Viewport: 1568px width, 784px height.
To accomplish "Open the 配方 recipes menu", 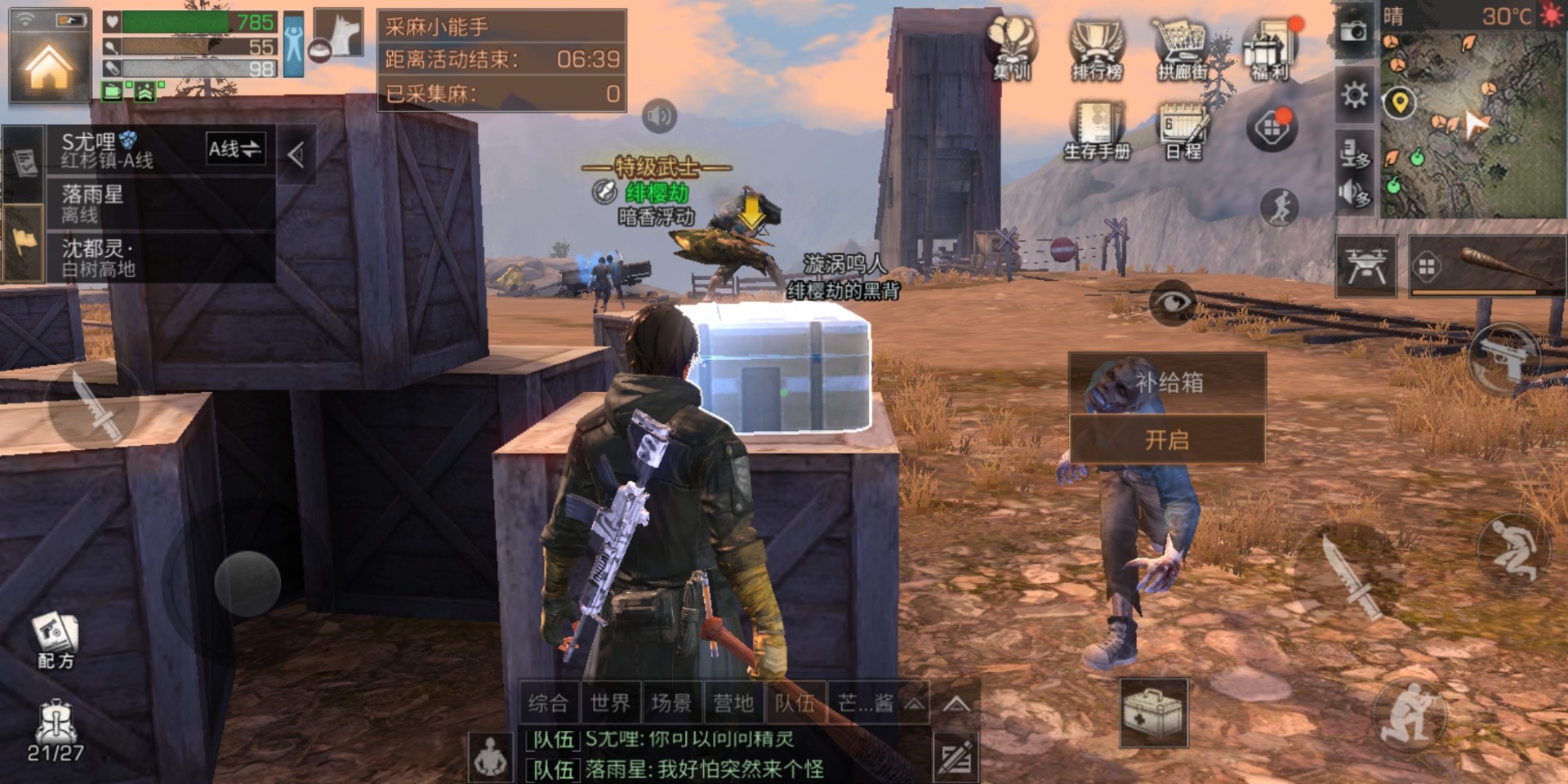I will (x=56, y=641).
